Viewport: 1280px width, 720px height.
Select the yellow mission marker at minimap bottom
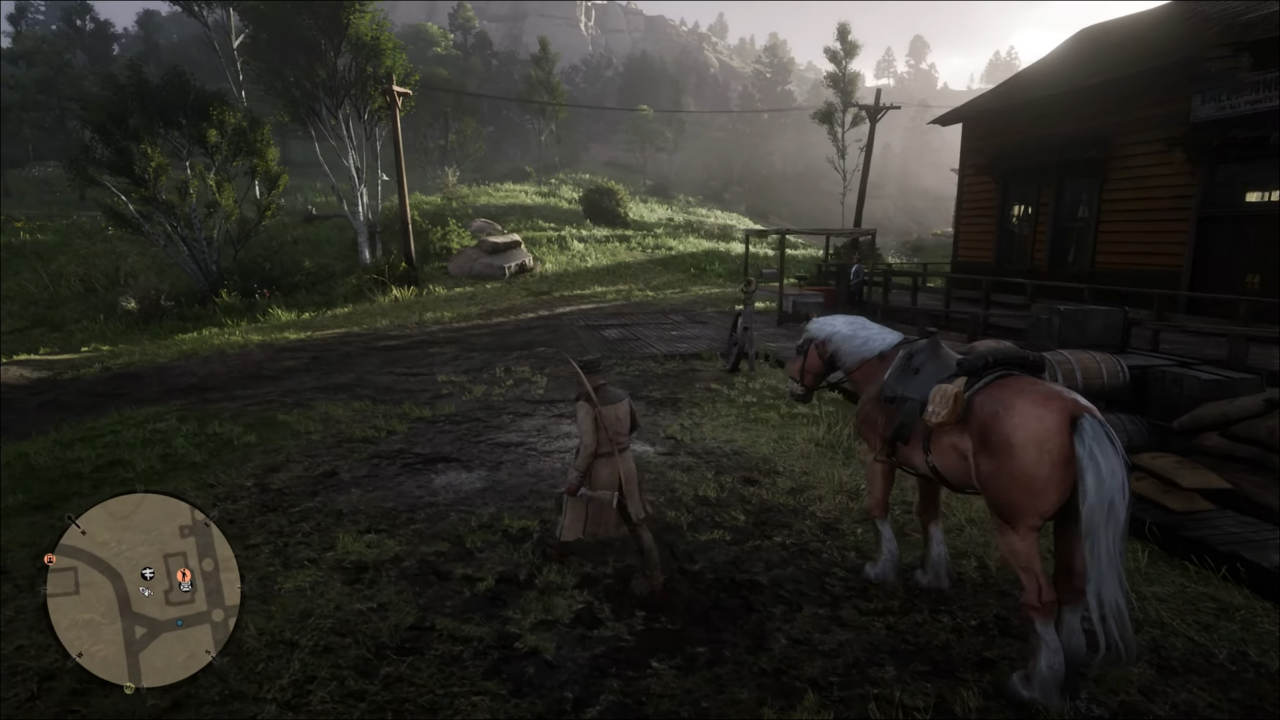click(x=129, y=688)
